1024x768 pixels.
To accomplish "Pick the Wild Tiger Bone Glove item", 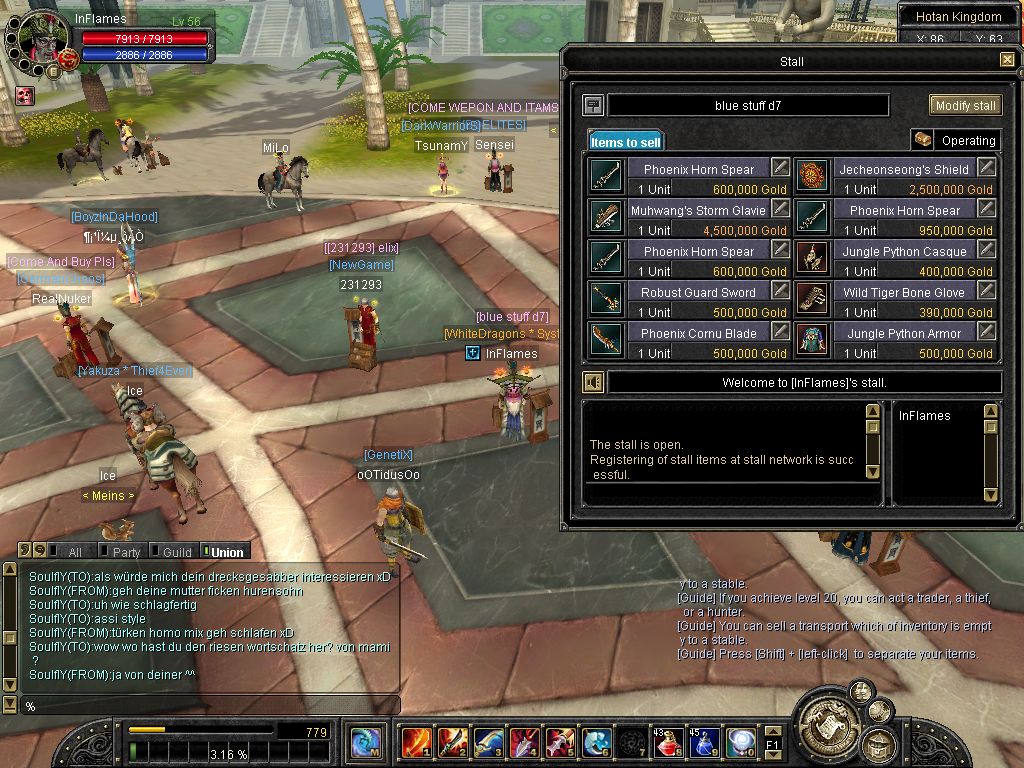I will (x=812, y=299).
